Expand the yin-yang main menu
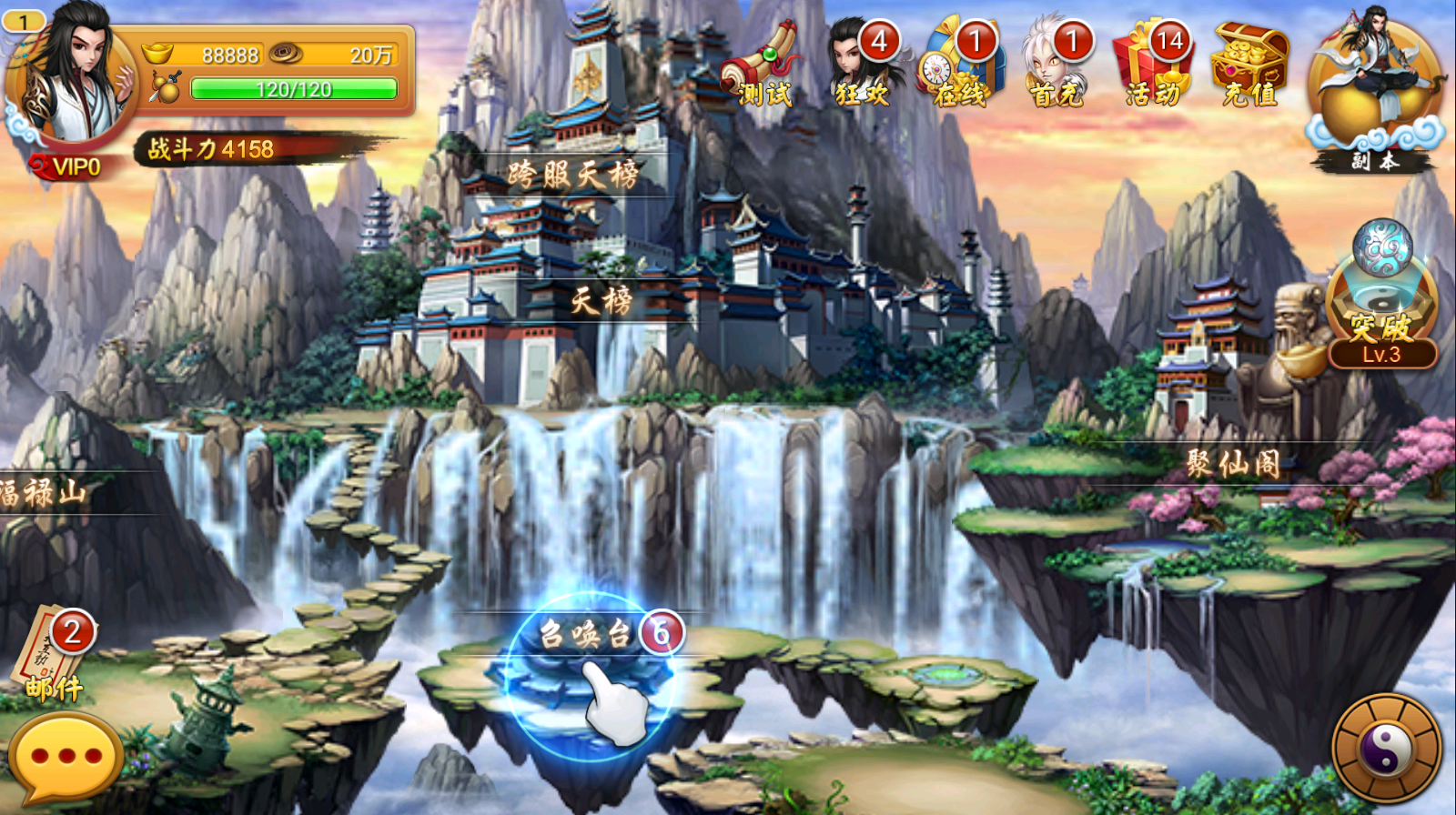Viewport: 1456px width, 815px height. pyautogui.click(x=1386, y=749)
